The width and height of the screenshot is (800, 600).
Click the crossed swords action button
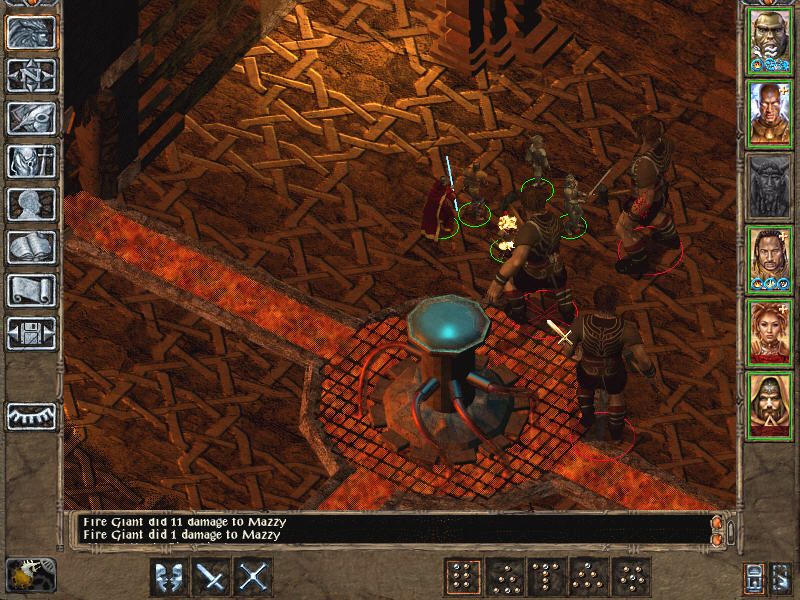(x=255, y=577)
